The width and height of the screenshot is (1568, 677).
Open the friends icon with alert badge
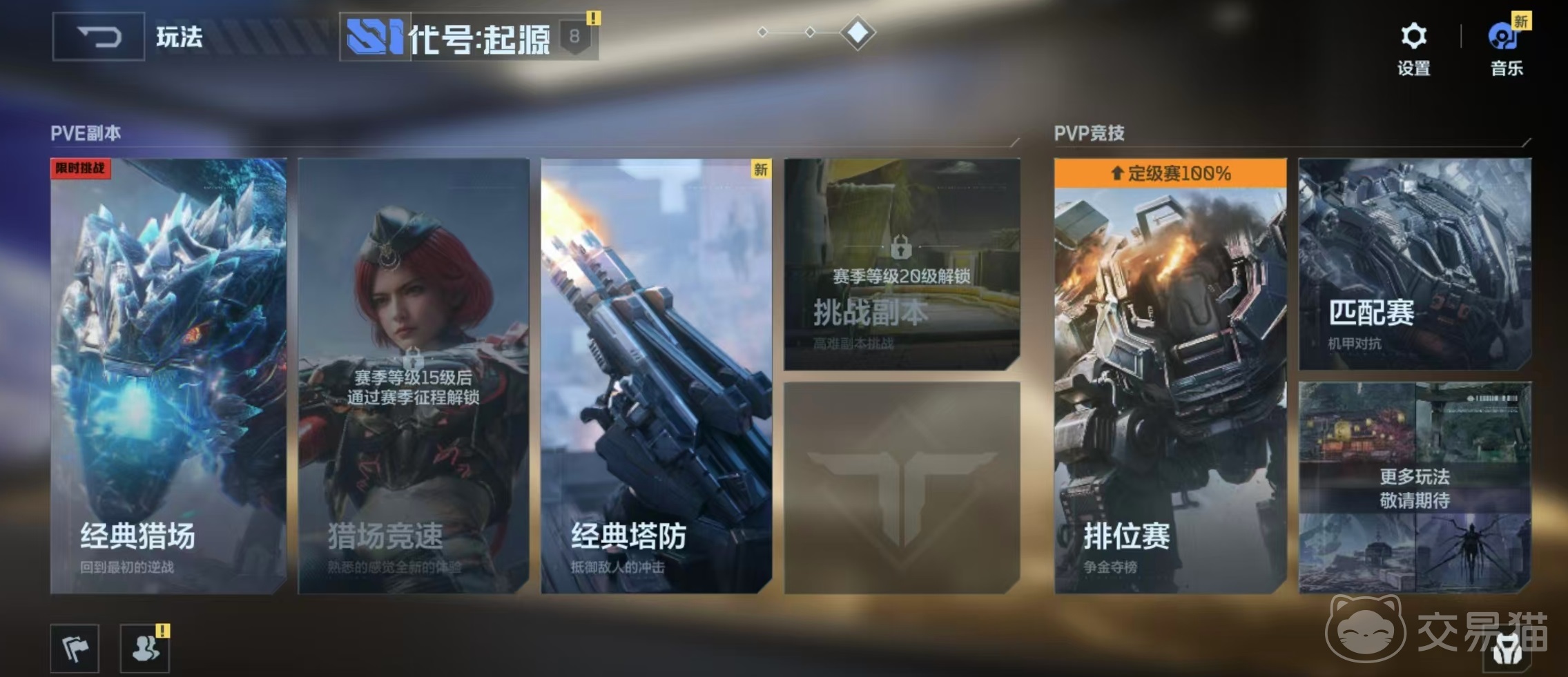pyautogui.click(x=145, y=647)
